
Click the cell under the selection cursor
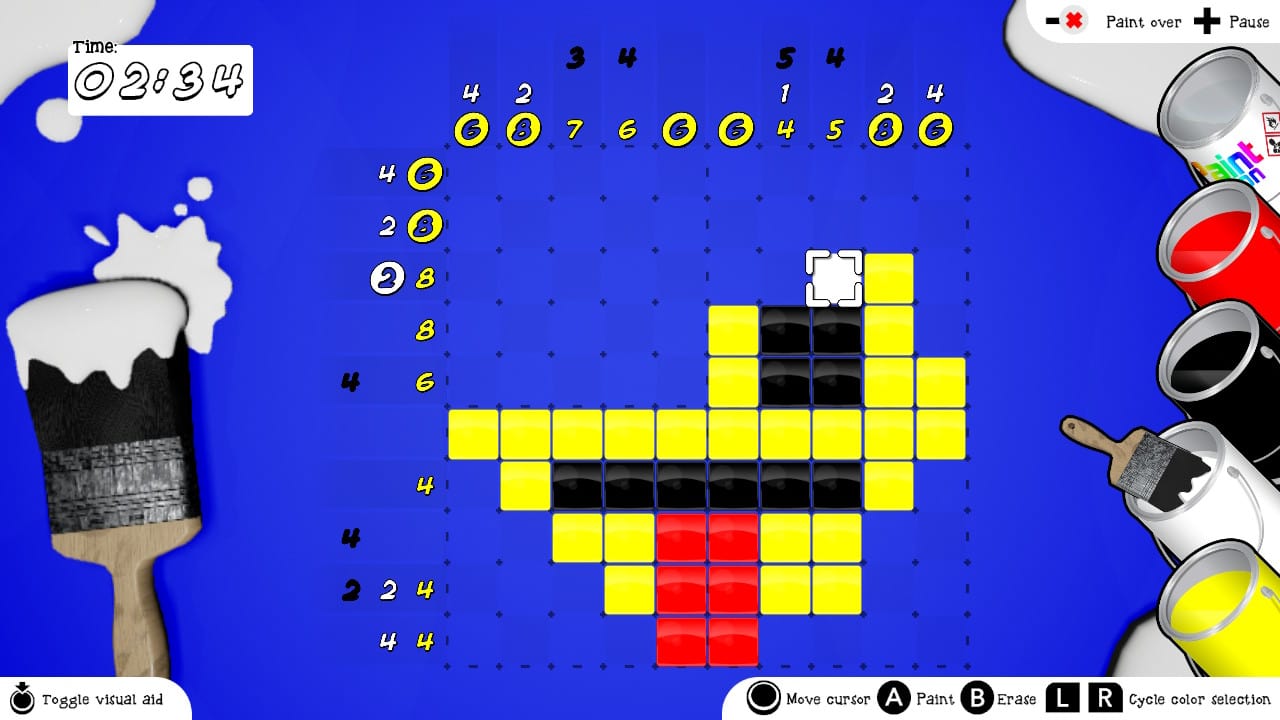(832, 278)
